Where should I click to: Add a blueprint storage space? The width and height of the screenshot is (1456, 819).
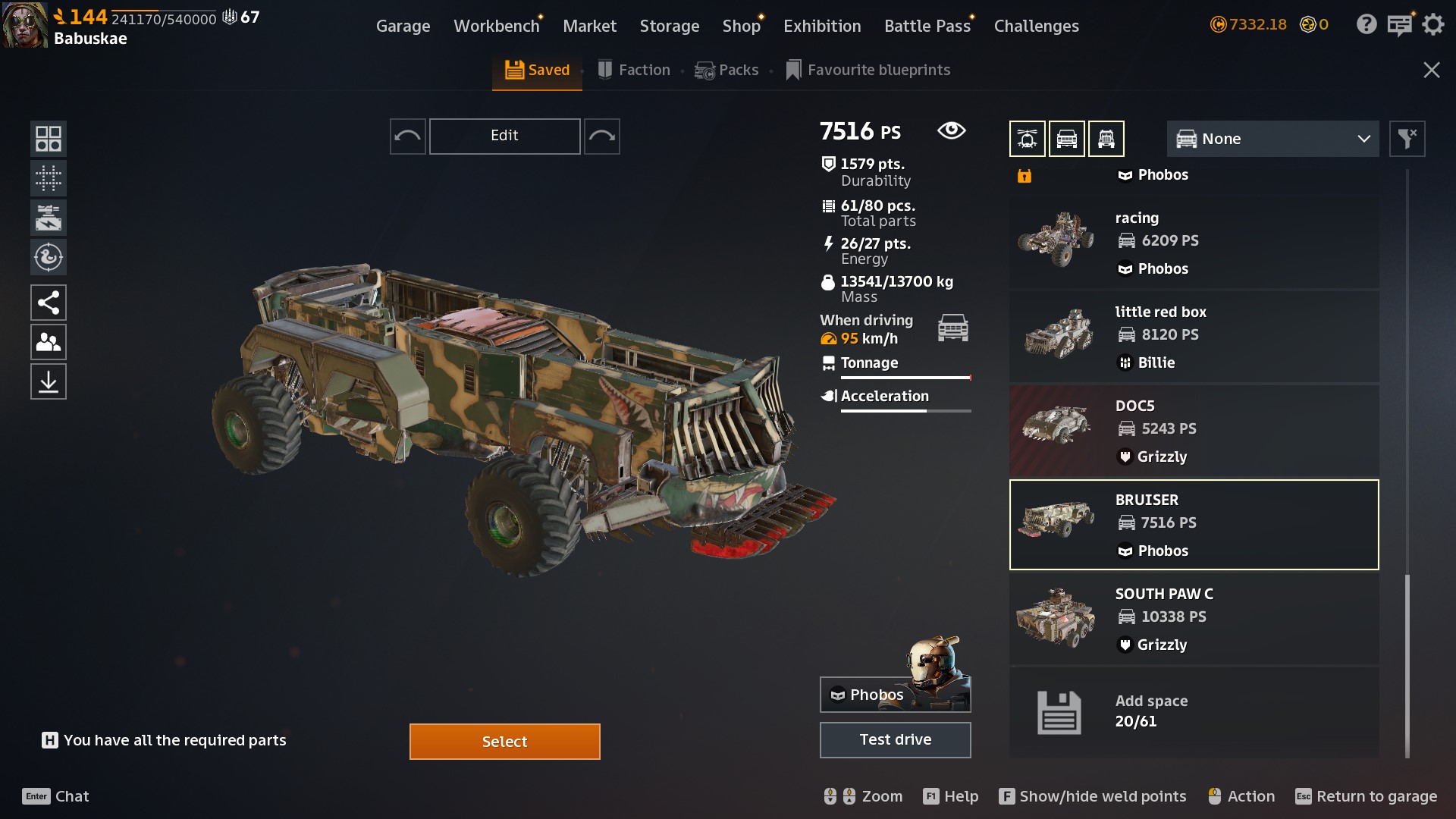click(1194, 711)
